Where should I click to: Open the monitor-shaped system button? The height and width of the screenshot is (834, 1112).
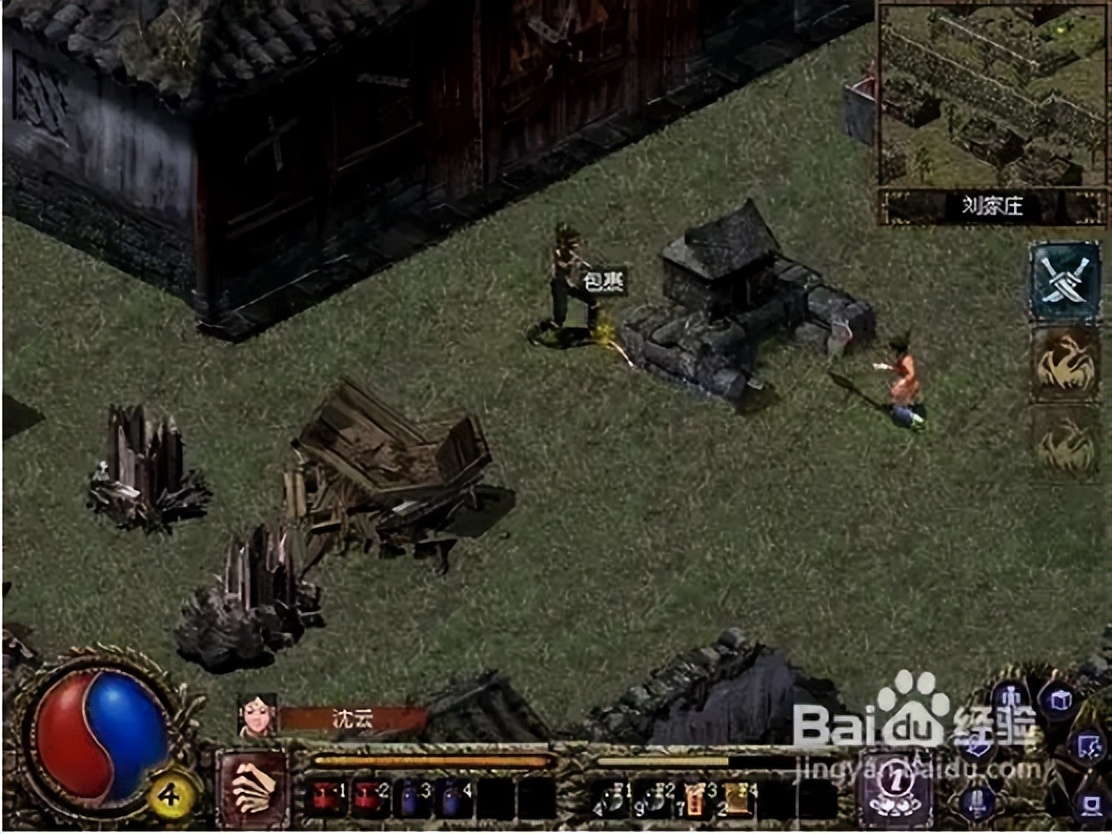1090,804
